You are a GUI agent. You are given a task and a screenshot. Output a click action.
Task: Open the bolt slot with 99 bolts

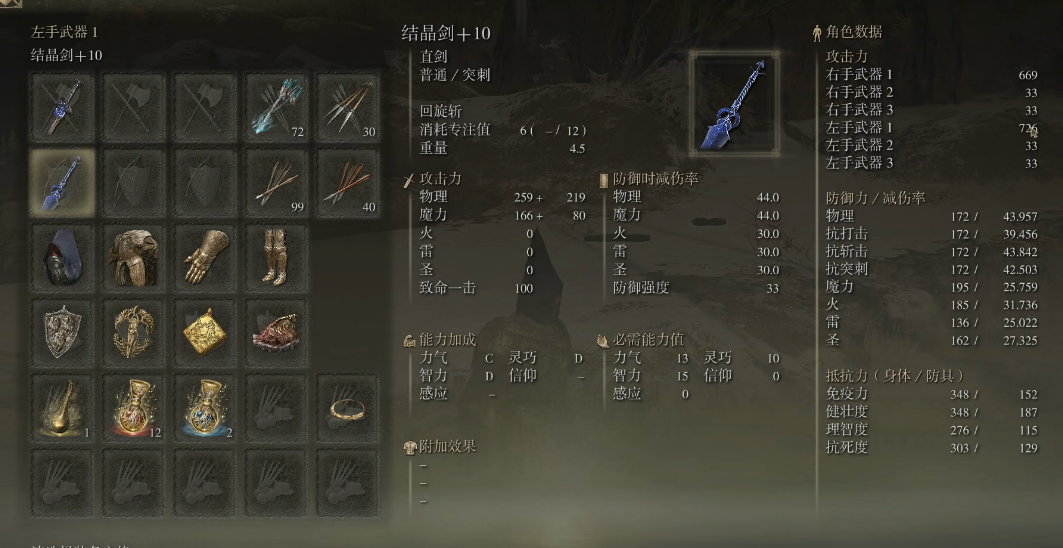click(x=277, y=181)
